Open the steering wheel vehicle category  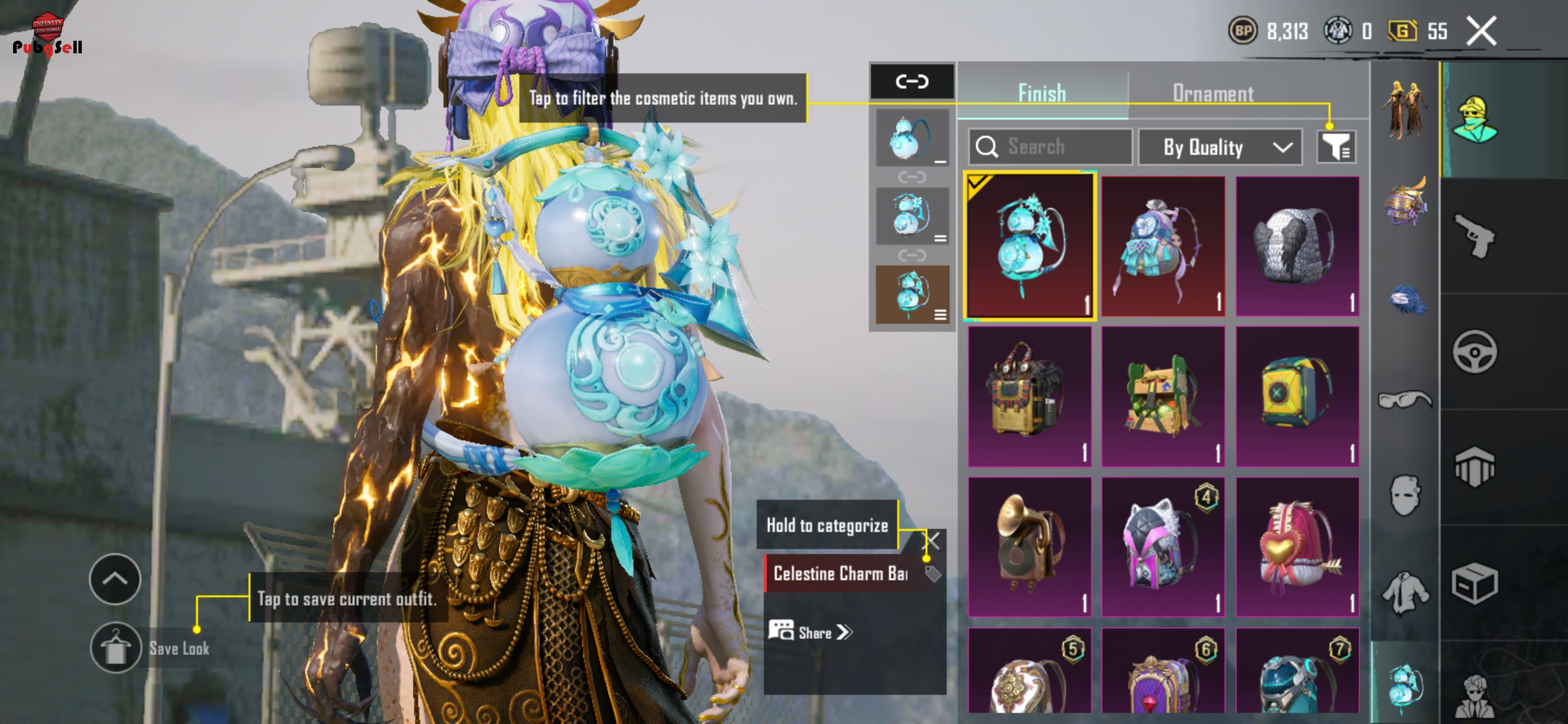[1474, 351]
